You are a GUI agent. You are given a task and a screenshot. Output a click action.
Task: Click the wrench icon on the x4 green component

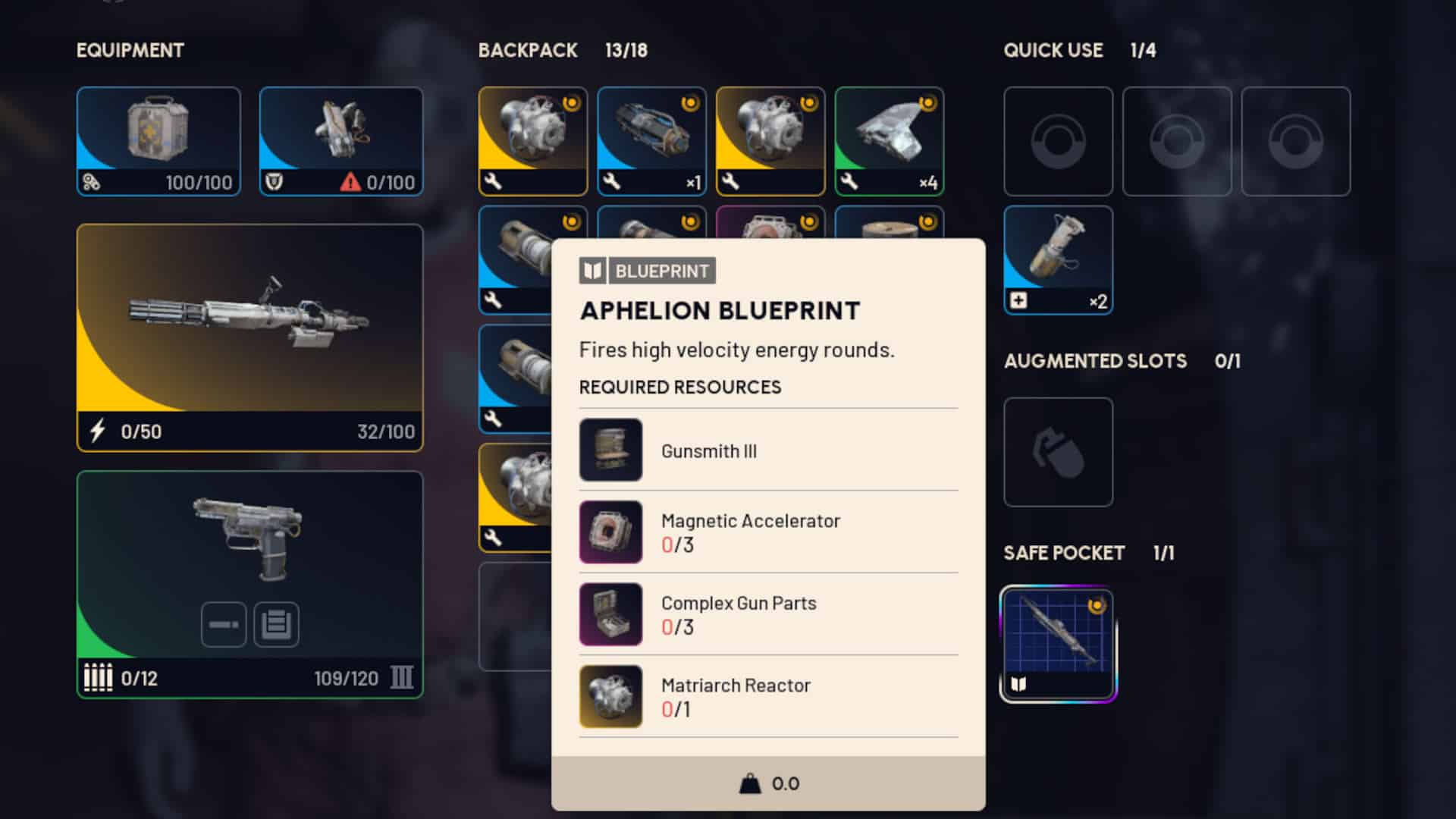click(851, 182)
